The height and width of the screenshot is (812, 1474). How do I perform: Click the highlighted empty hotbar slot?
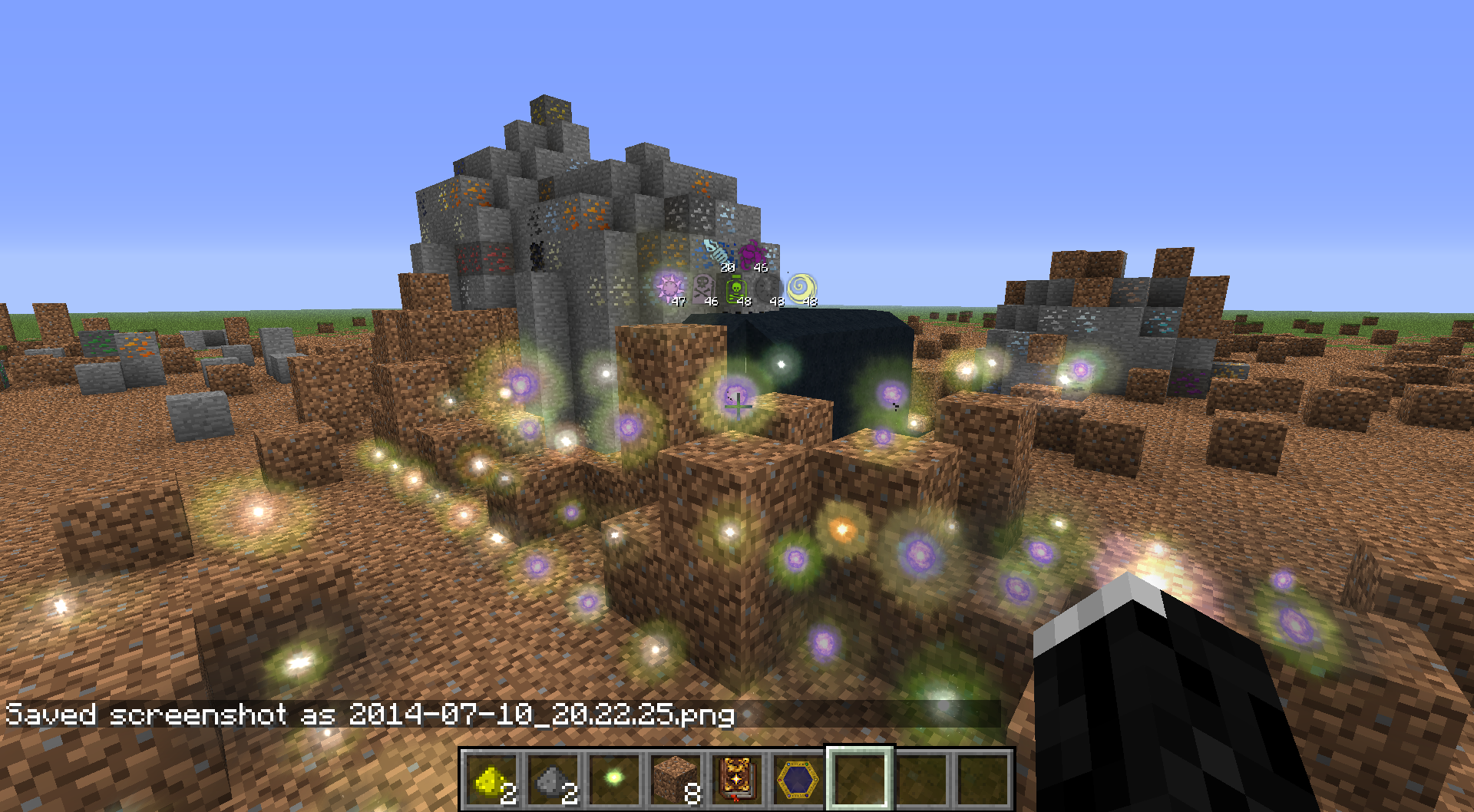click(860, 779)
